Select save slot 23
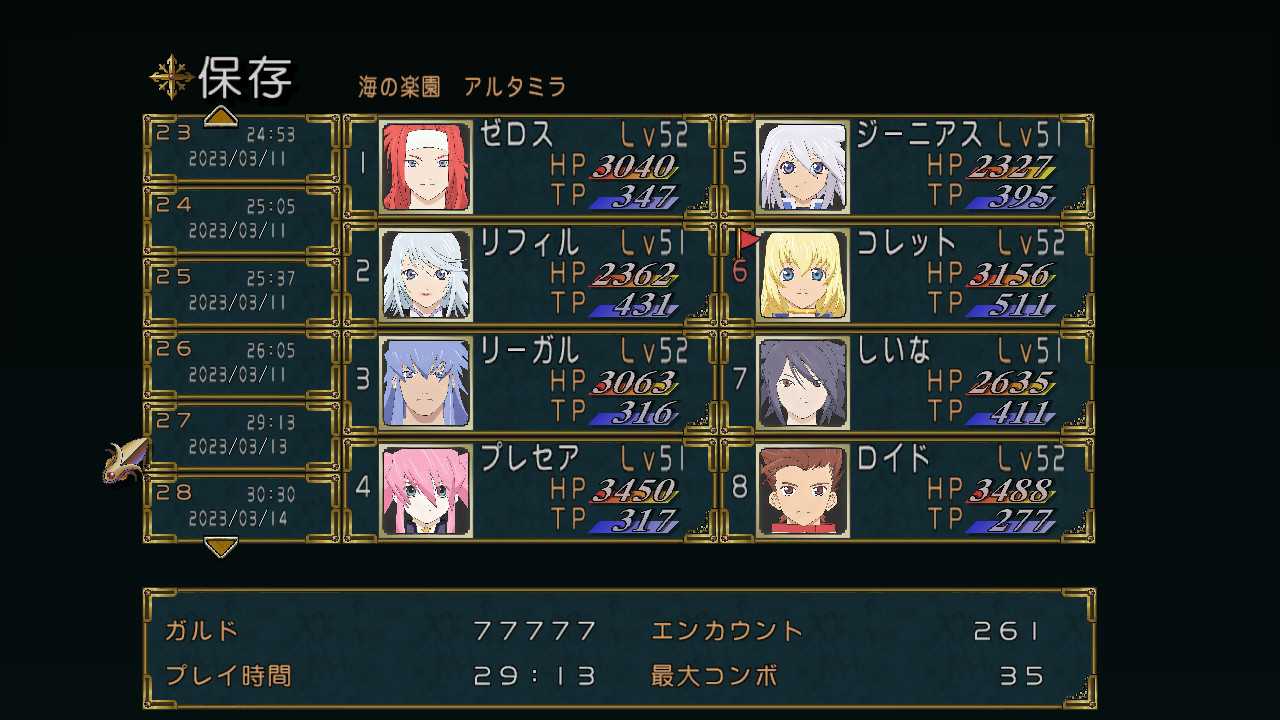The width and height of the screenshot is (1280, 720). 241,147
